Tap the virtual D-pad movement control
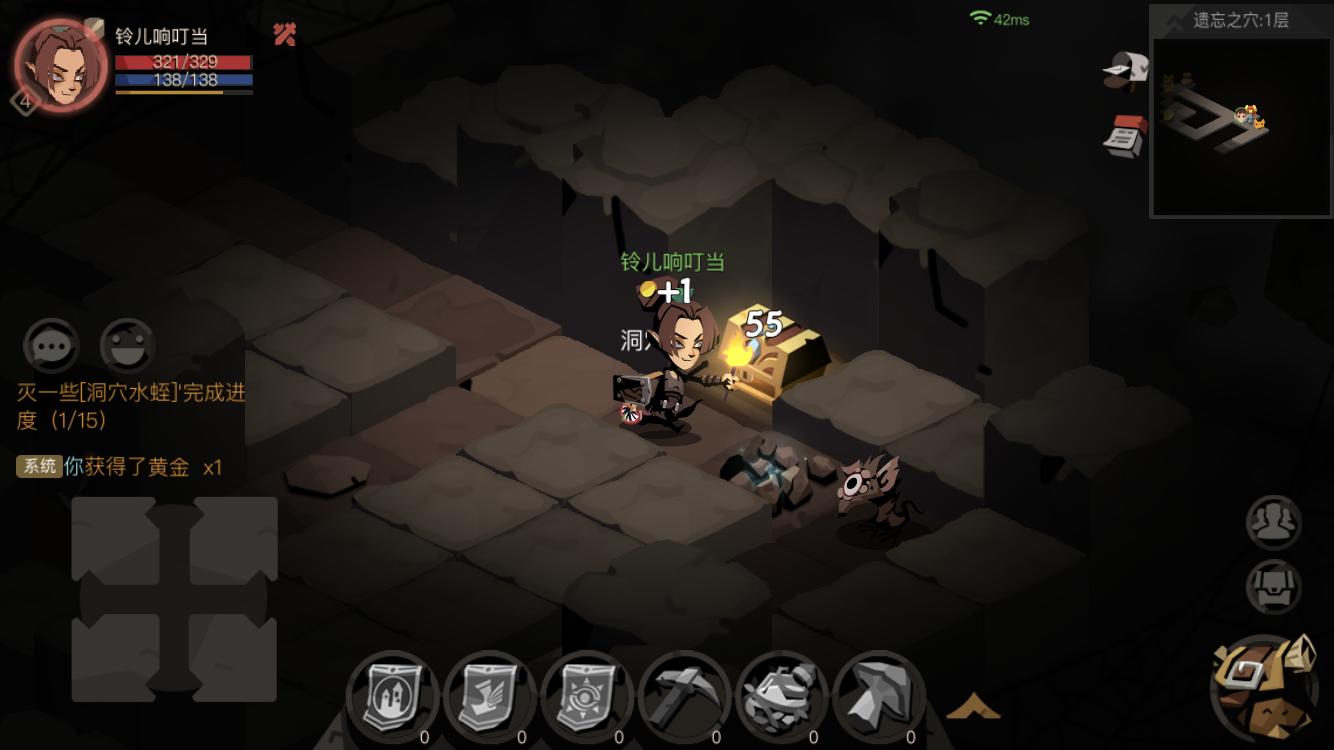 tap(174, 599)
